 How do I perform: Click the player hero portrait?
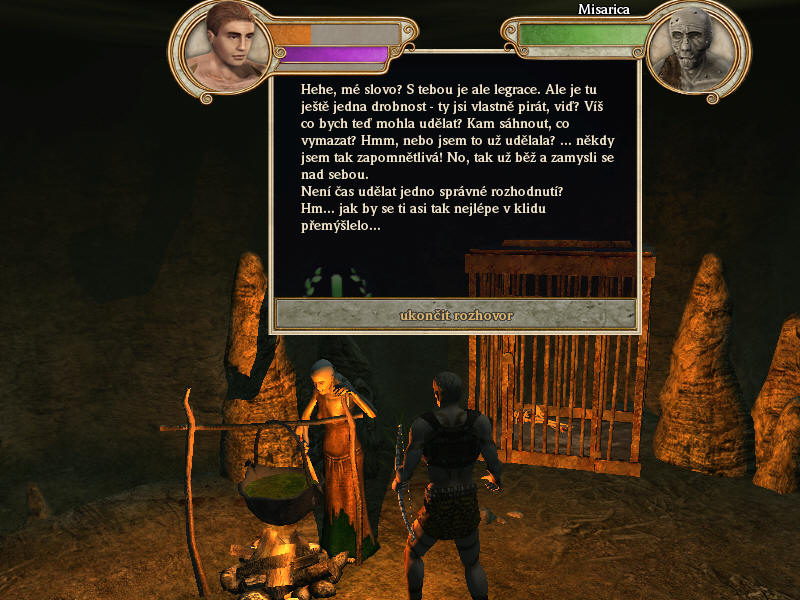coord(228,46)
